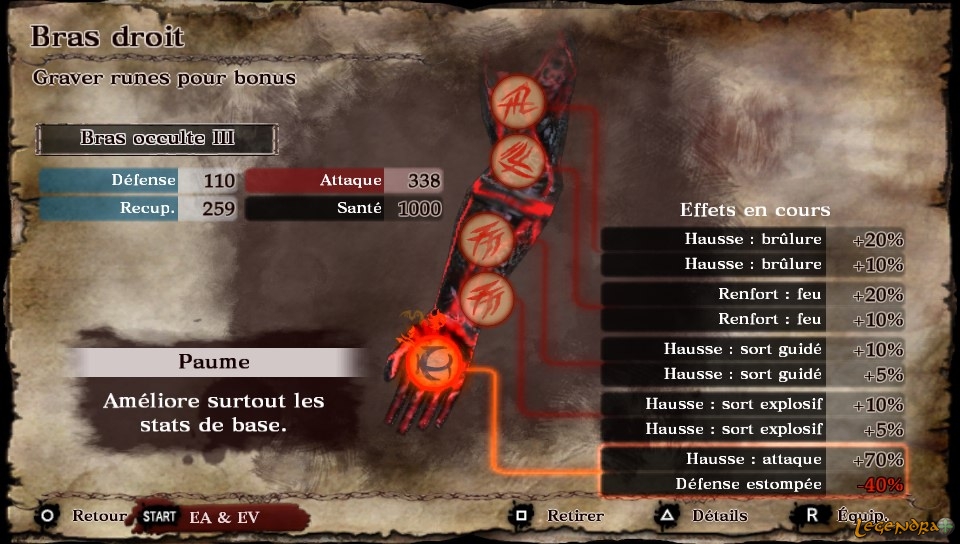This screenshot has width=960, height=544.
Task: Click the Bras occulte III name box
Action: [157, 138]
